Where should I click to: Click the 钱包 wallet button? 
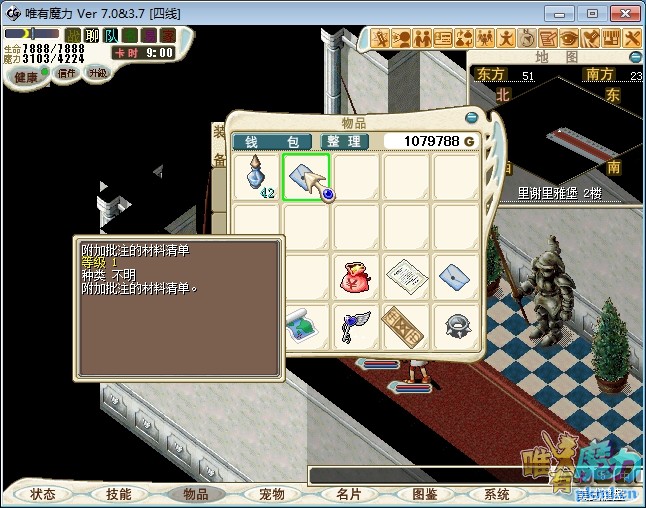coord(272,142)
